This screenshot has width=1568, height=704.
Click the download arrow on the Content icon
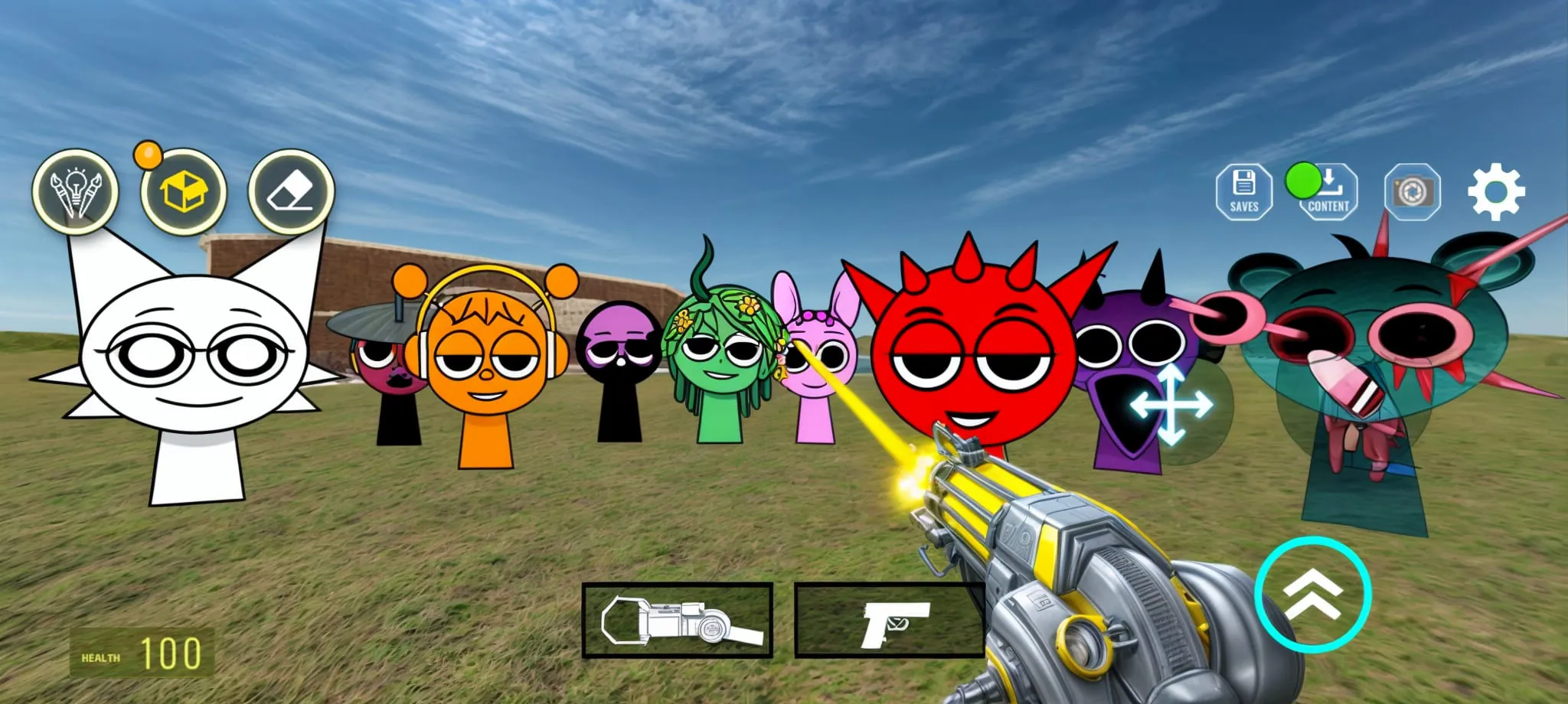point(1330,182)
